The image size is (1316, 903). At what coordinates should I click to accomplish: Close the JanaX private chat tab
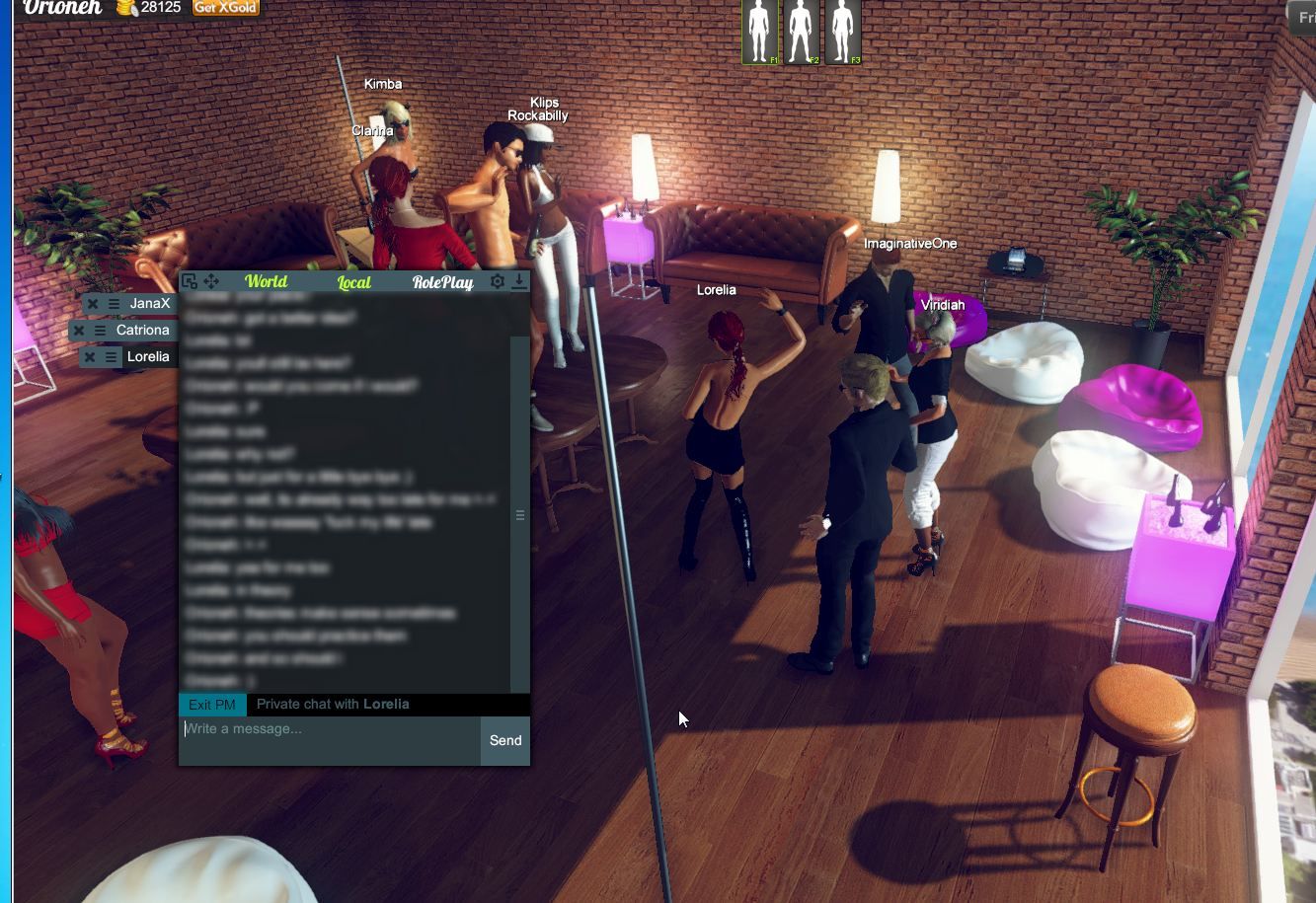point(91,303)
